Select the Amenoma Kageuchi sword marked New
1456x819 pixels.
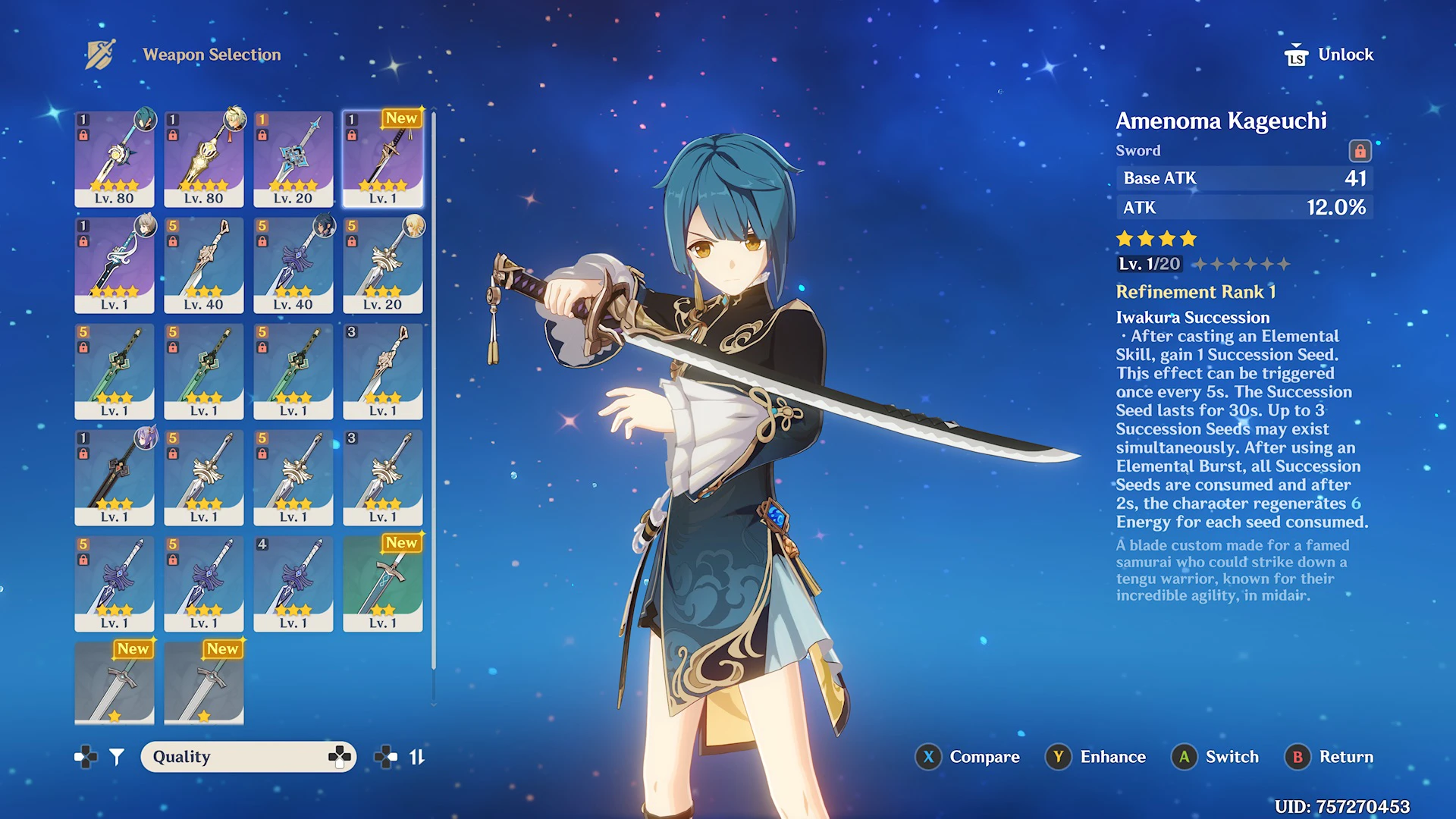pos(383,158)
